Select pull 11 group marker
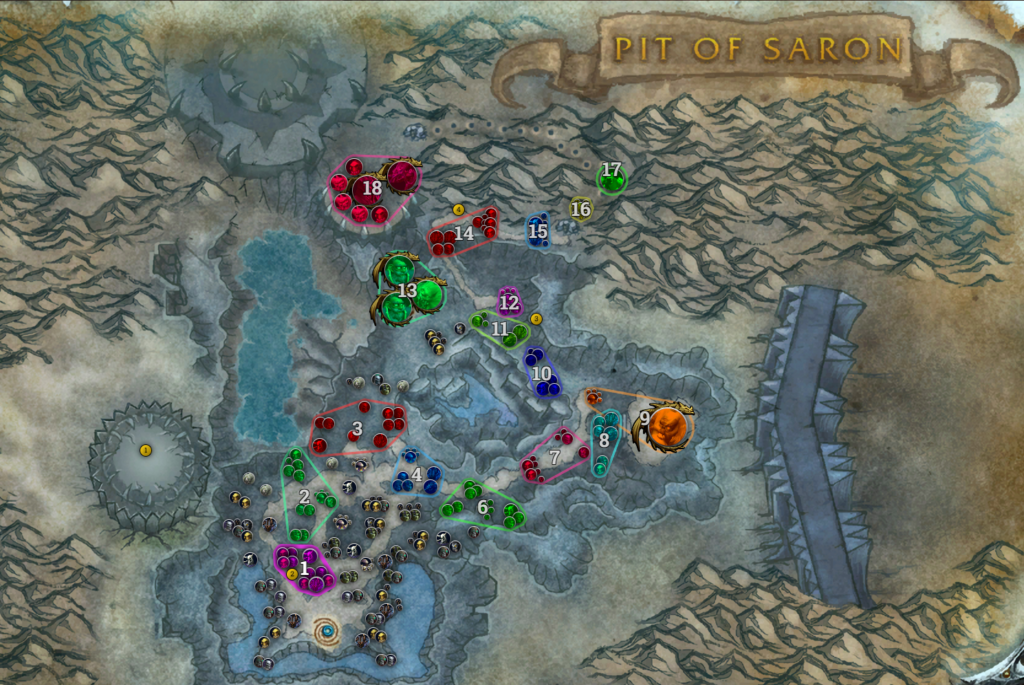 (x=499, y=328)
